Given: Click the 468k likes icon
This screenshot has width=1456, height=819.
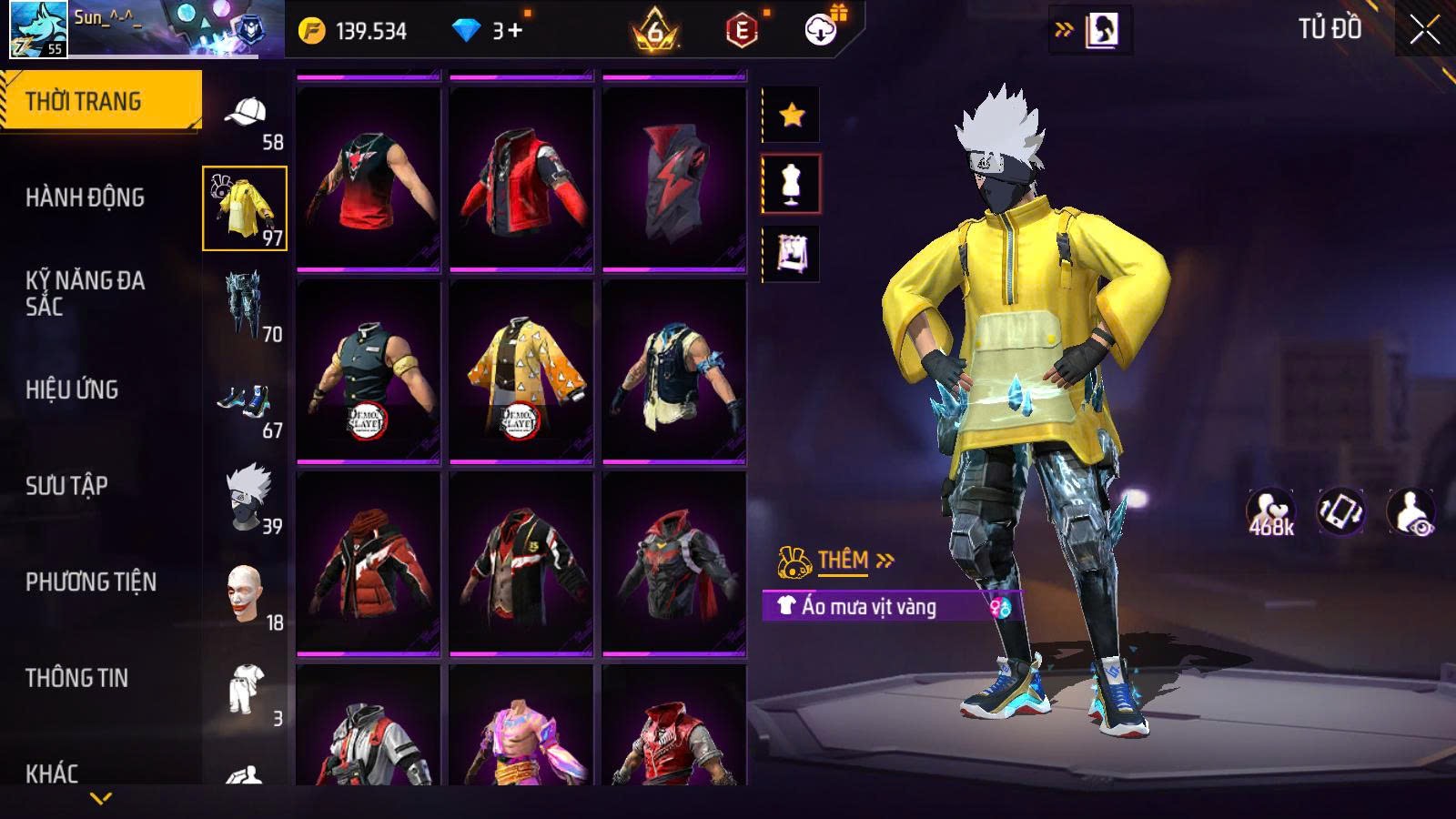Looking at the screenshot, I should [x=1271, y=511].
